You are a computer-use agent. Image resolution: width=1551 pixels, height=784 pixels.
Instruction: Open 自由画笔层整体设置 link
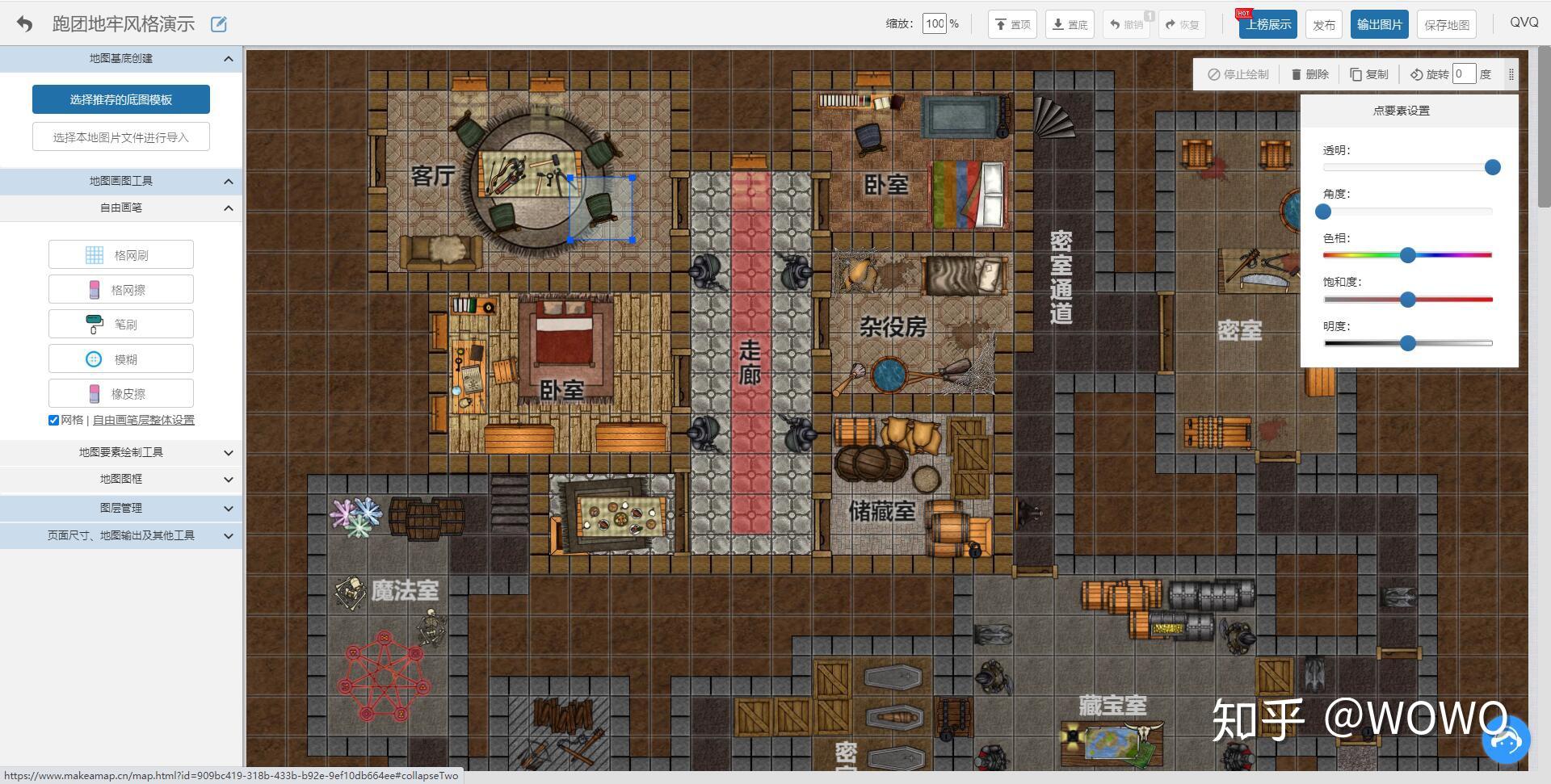click(144, 420)
